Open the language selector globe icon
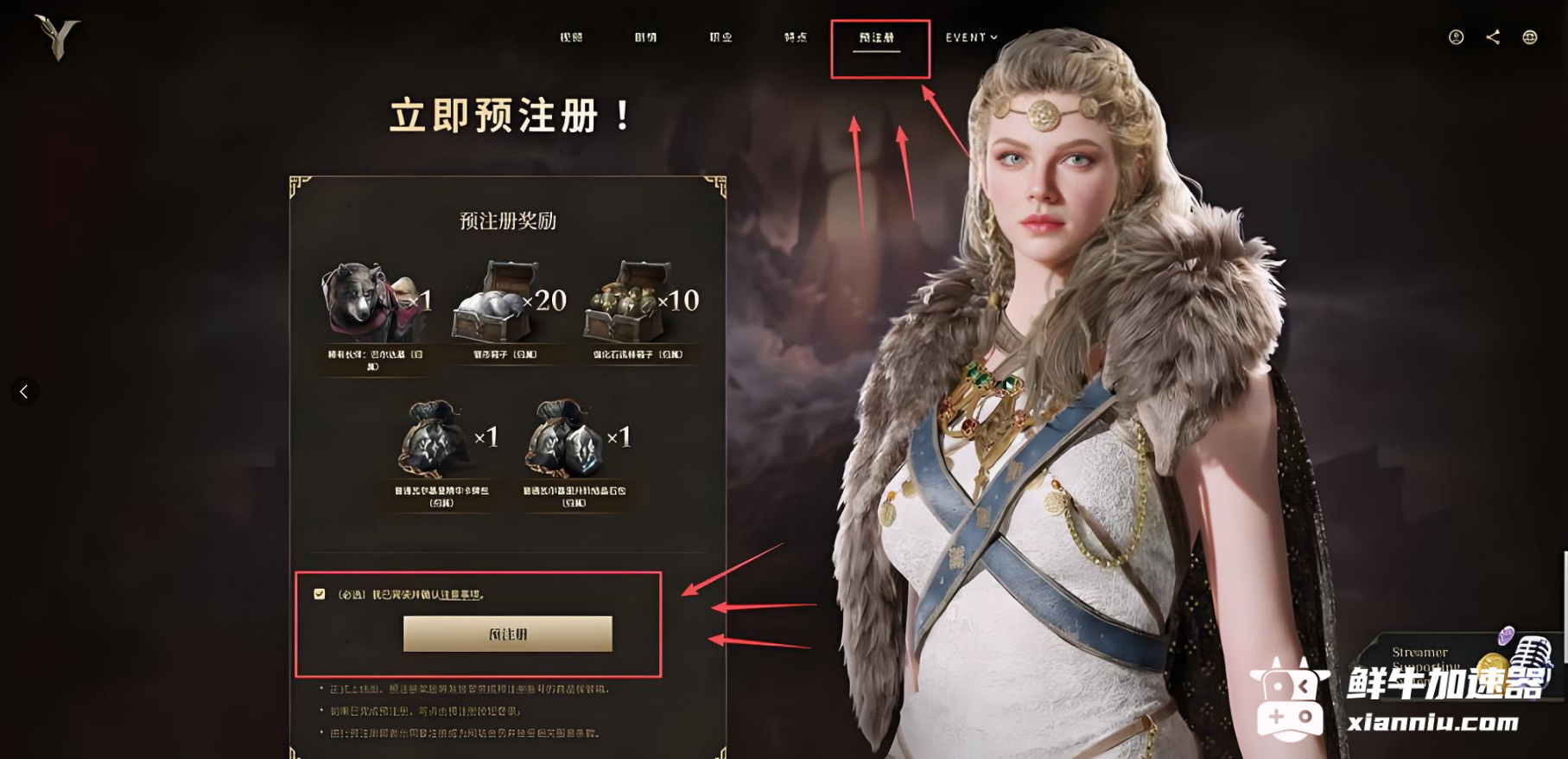Screen dimensions: 1568x759 pos(1529,37)
